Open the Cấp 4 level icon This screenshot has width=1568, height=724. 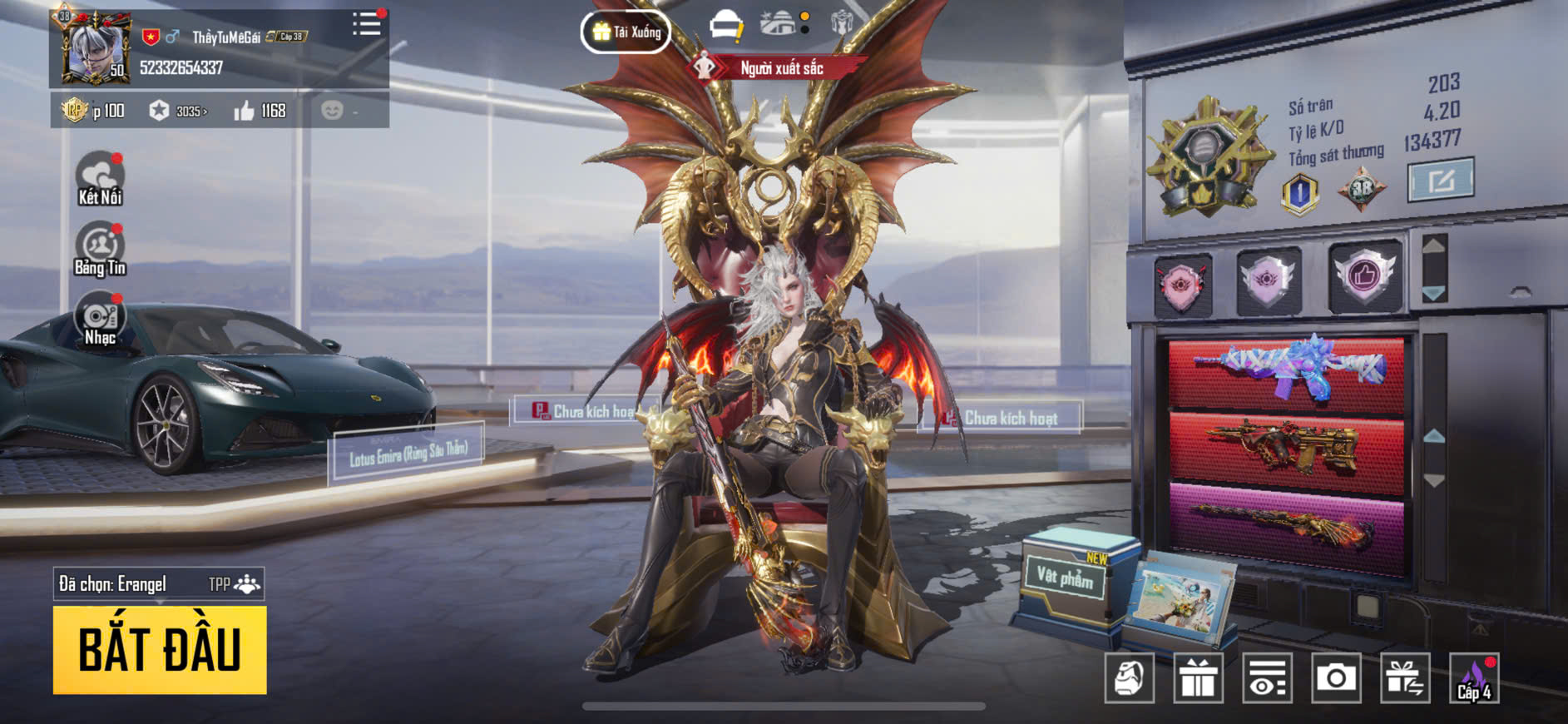click(1474, 678)
